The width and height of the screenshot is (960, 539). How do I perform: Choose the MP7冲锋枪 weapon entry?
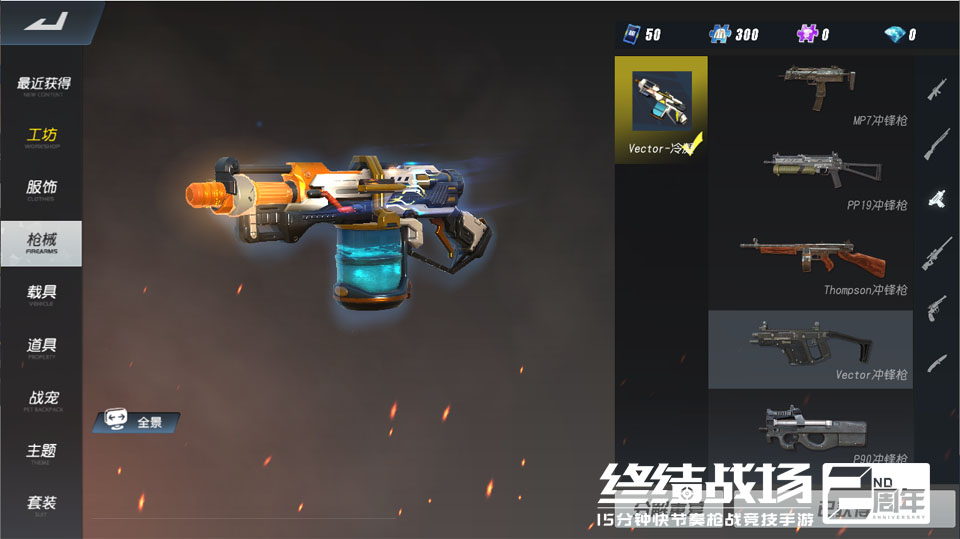[x=811, y=94]
